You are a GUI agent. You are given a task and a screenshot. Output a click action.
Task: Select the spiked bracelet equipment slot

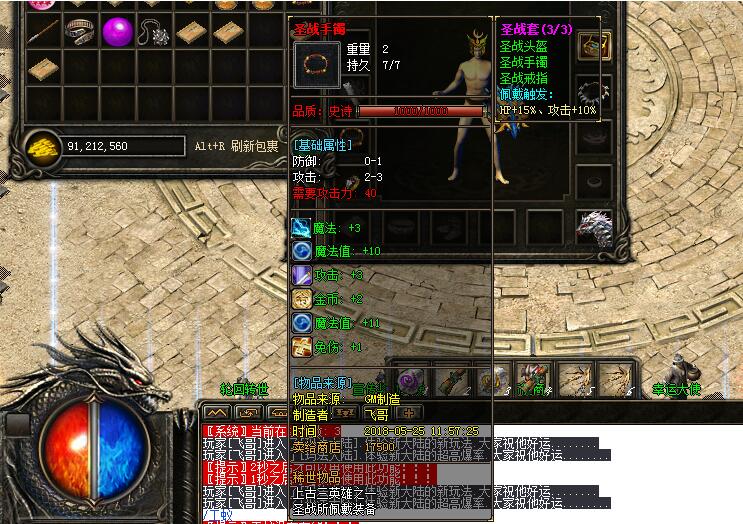coord(594,92)
